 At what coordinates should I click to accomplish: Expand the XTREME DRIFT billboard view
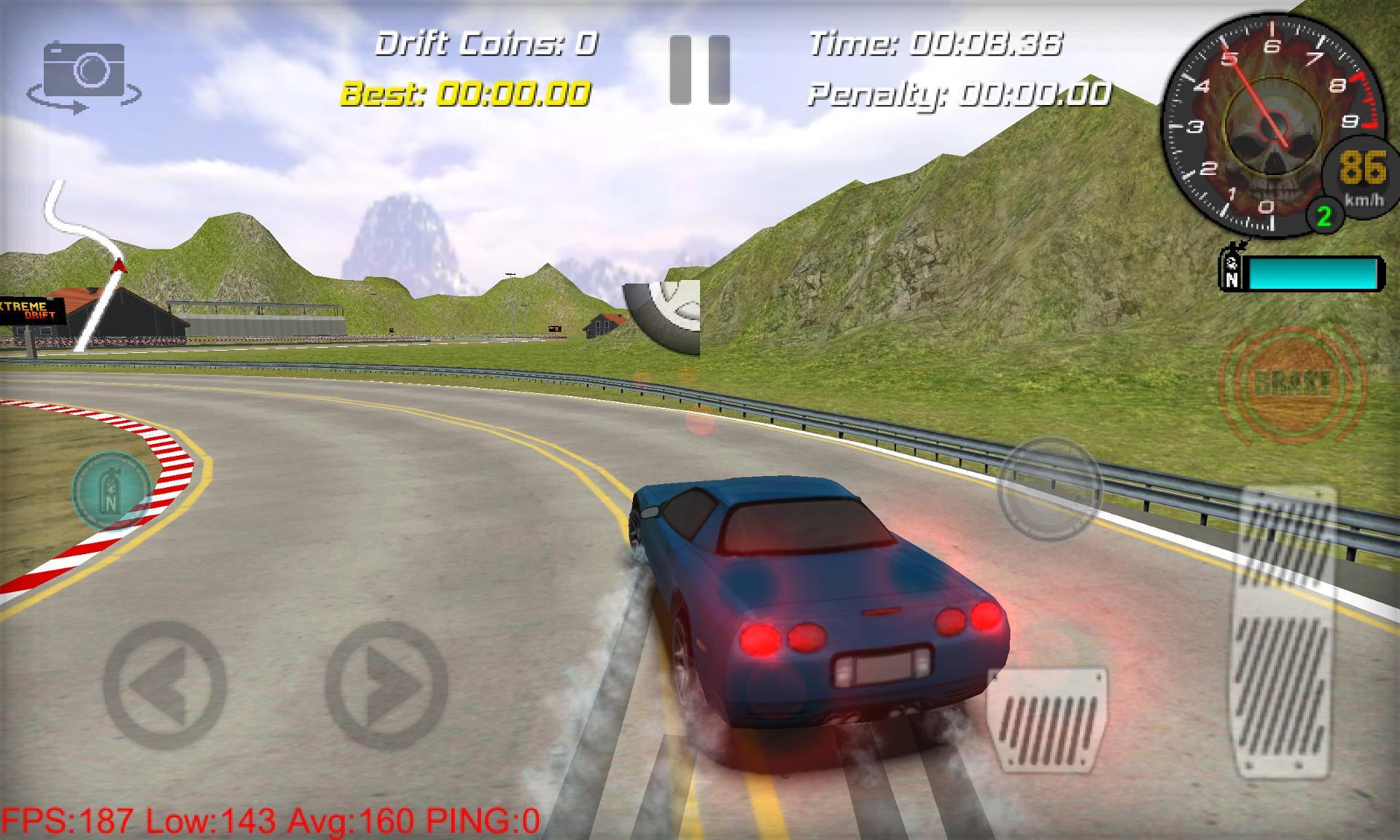point(31,308)
